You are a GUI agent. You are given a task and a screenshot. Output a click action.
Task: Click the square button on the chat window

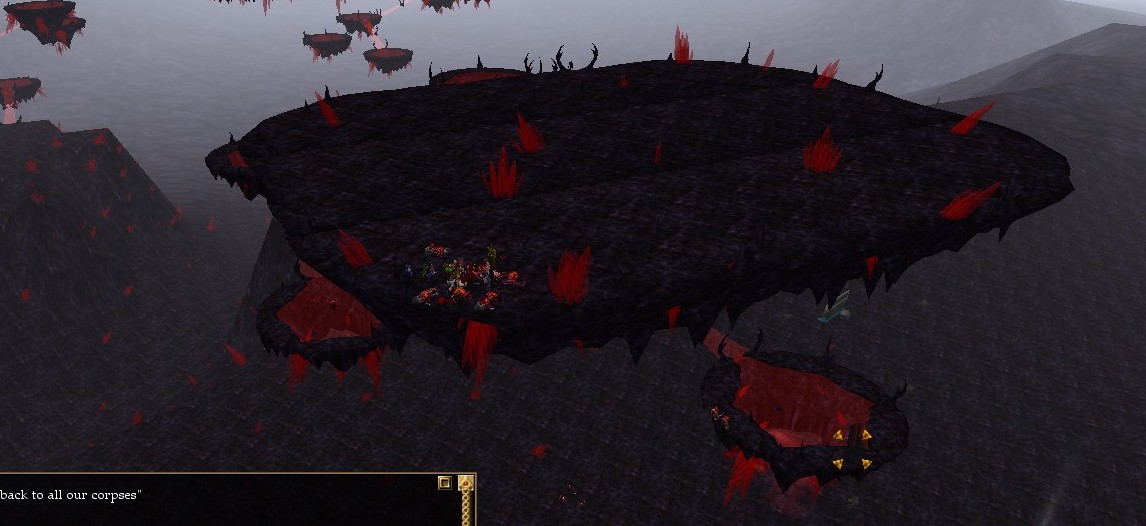click(x=445, y=483)
